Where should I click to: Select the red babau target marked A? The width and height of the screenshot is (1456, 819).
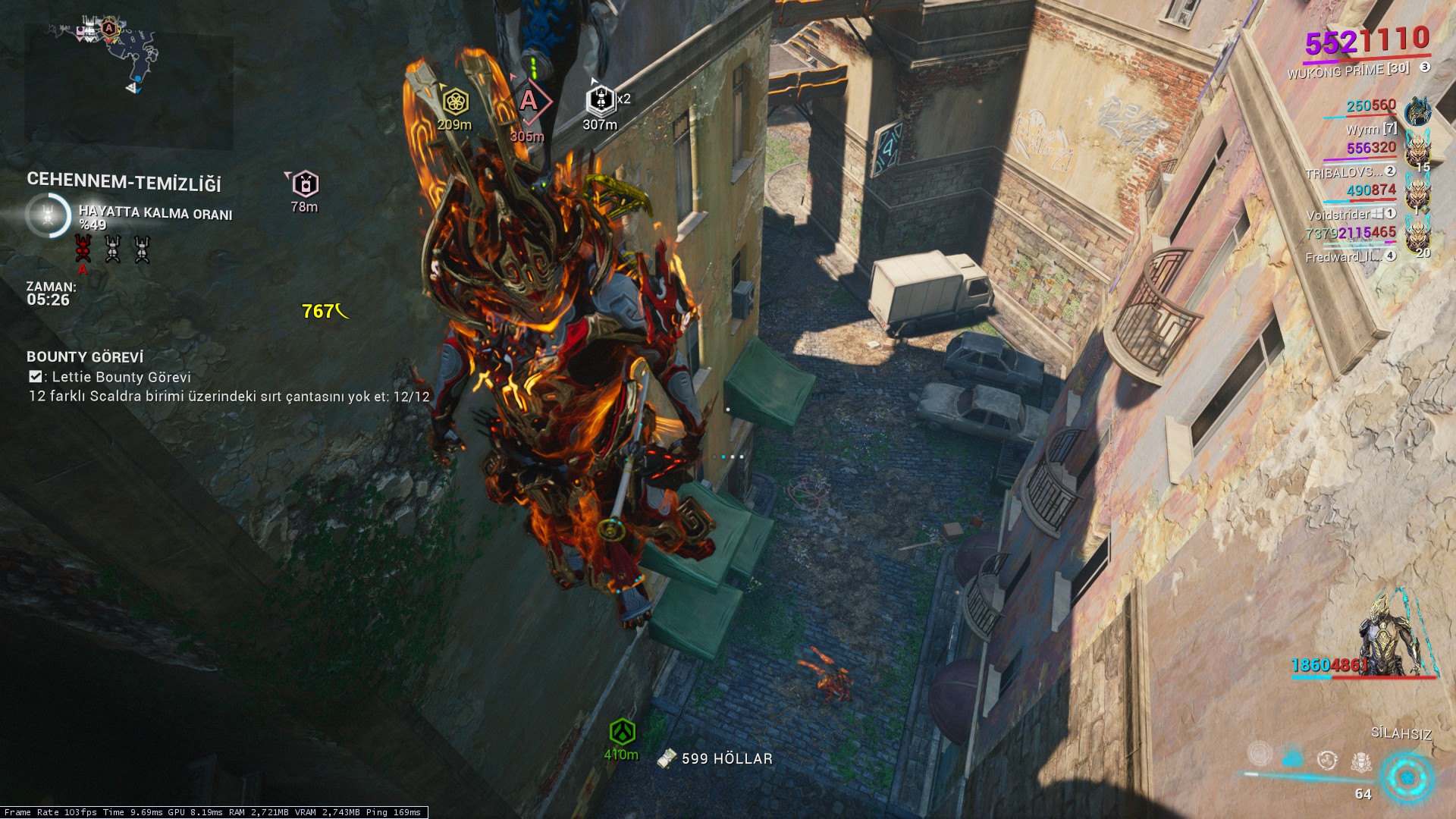click(83, 249)
